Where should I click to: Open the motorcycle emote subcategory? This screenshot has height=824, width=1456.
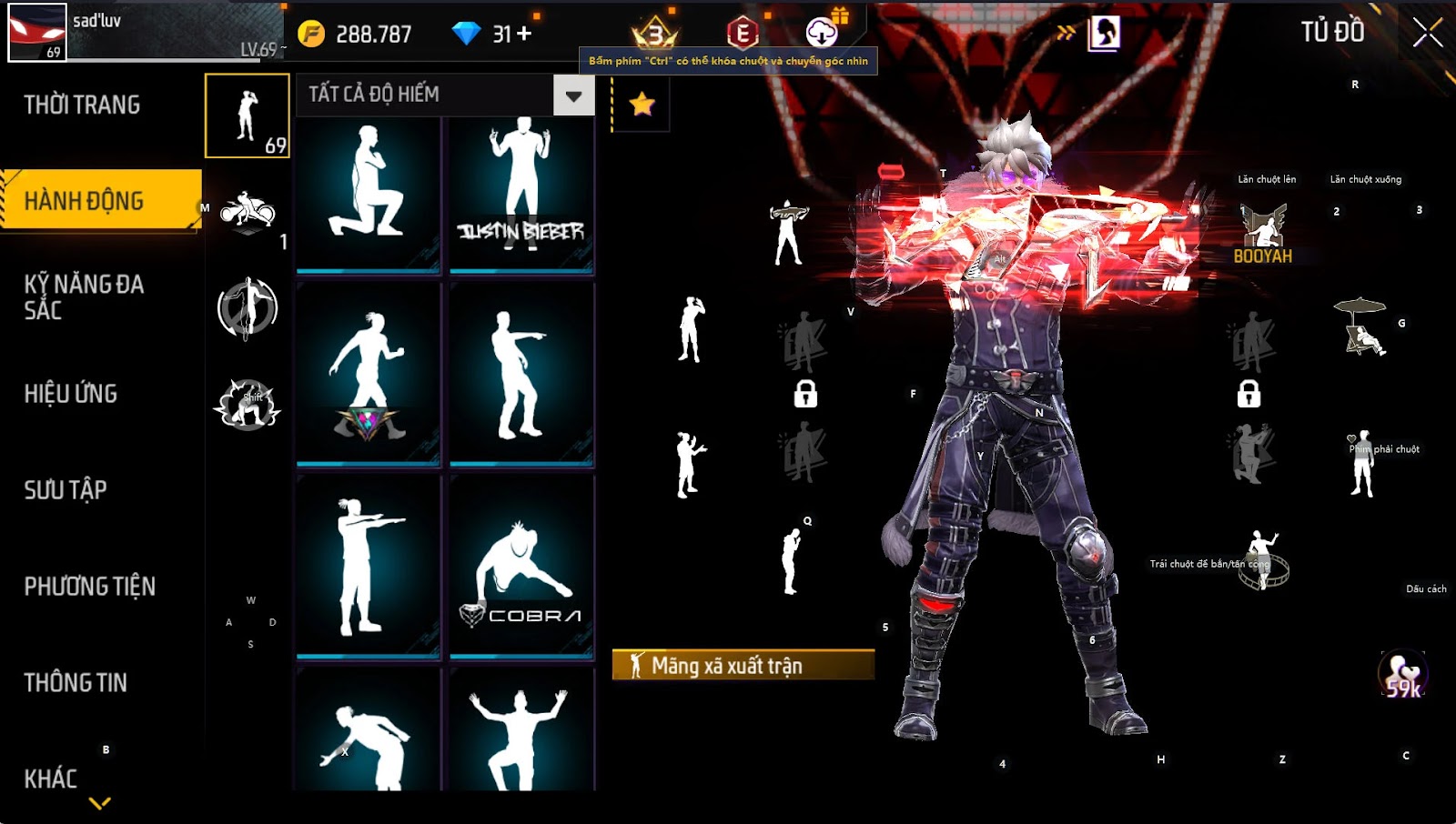248,214
